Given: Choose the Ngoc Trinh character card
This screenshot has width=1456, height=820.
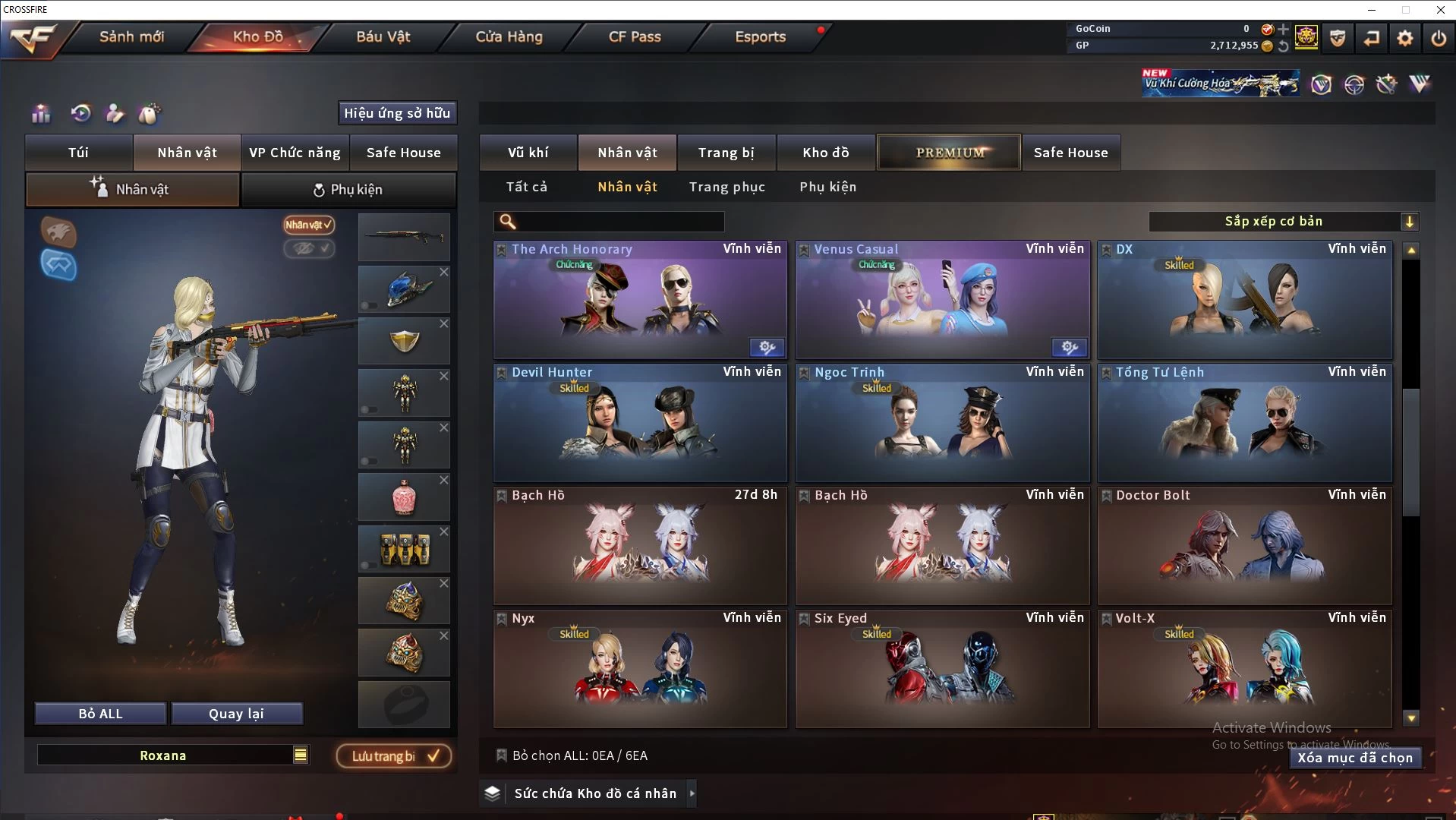Looking at the screenshot, I should (941, 423).
